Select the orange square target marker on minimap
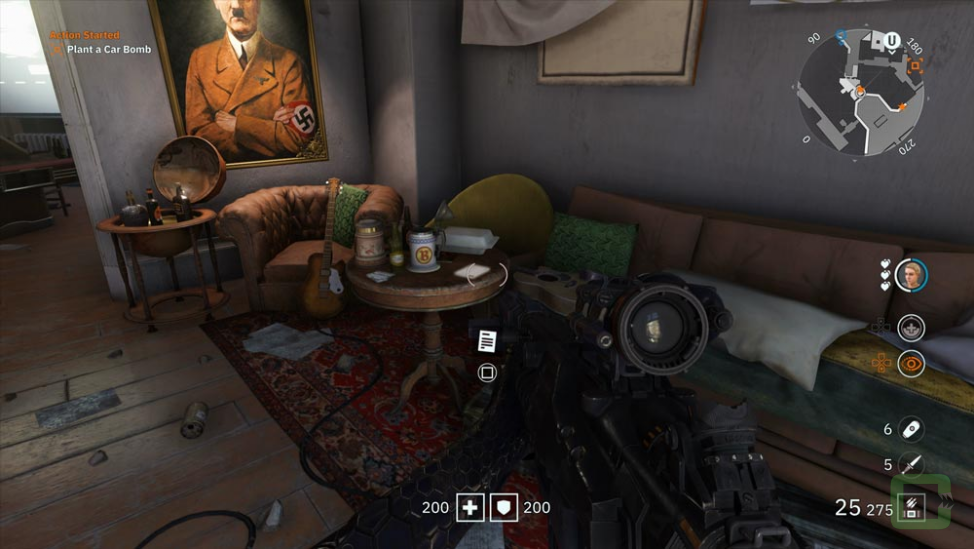This screenshot has height=549, width=974. click(x=915, y=66)
